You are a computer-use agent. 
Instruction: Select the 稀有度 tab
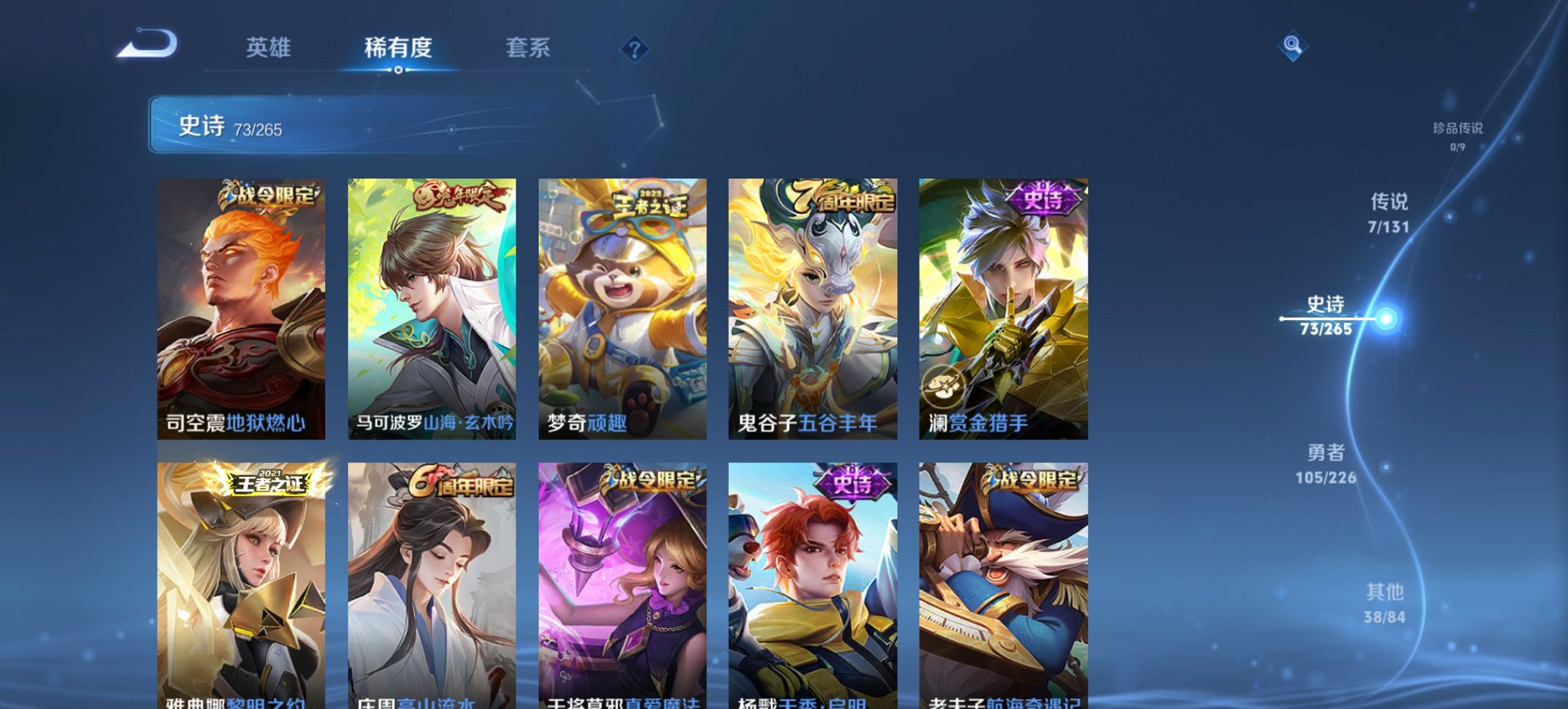point(398,48)
